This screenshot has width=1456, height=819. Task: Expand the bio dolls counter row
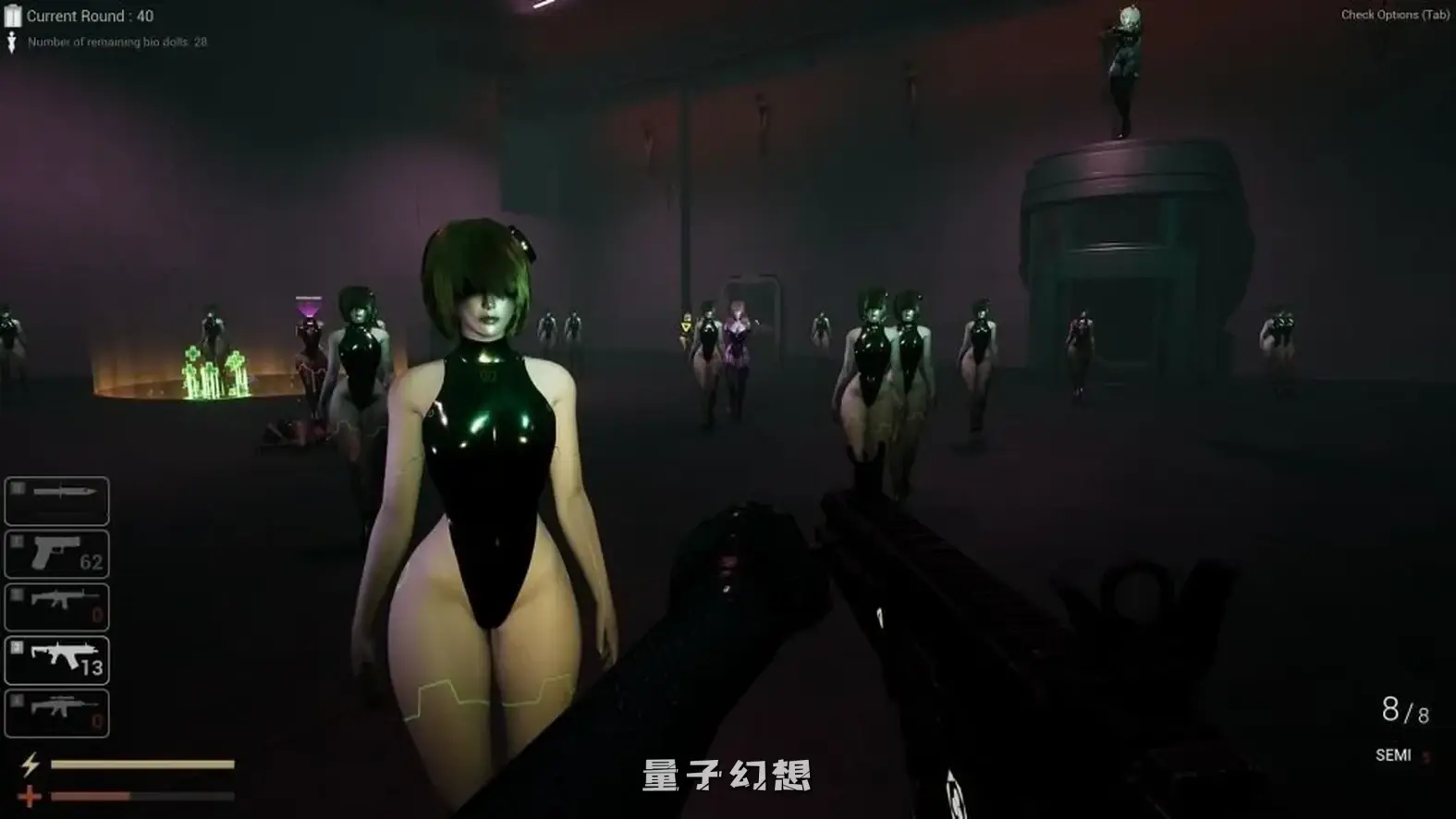(x=111, y=42)
